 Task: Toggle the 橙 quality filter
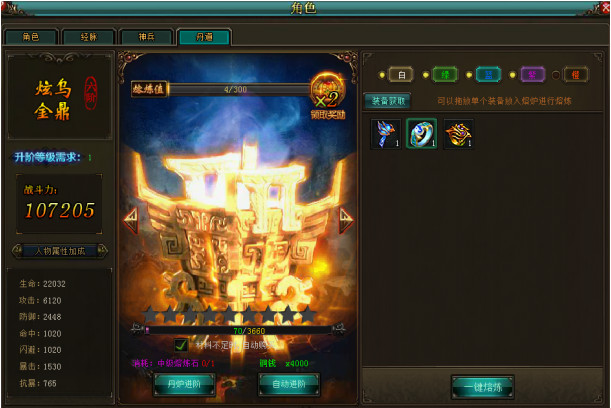click(x=575, y=75)
